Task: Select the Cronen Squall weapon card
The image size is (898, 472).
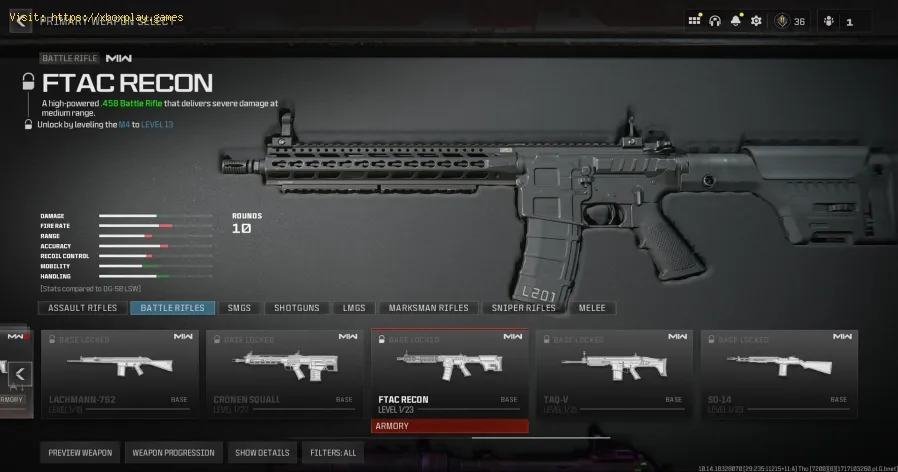Action: [284, 374]
